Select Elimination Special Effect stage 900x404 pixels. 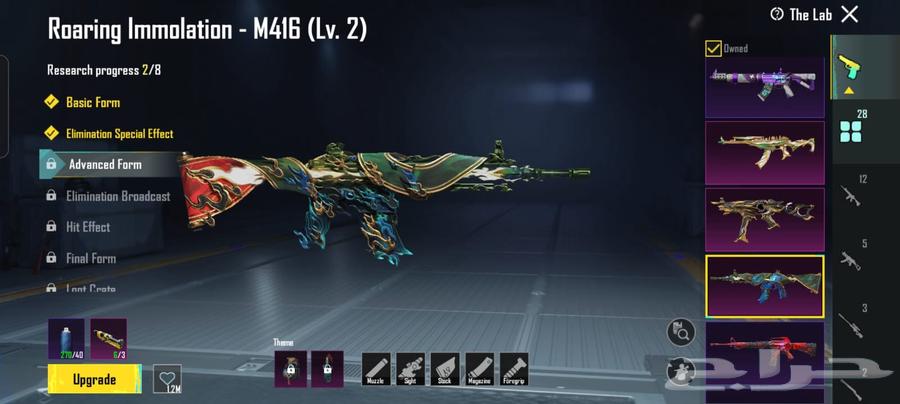(x=118, y=133)
